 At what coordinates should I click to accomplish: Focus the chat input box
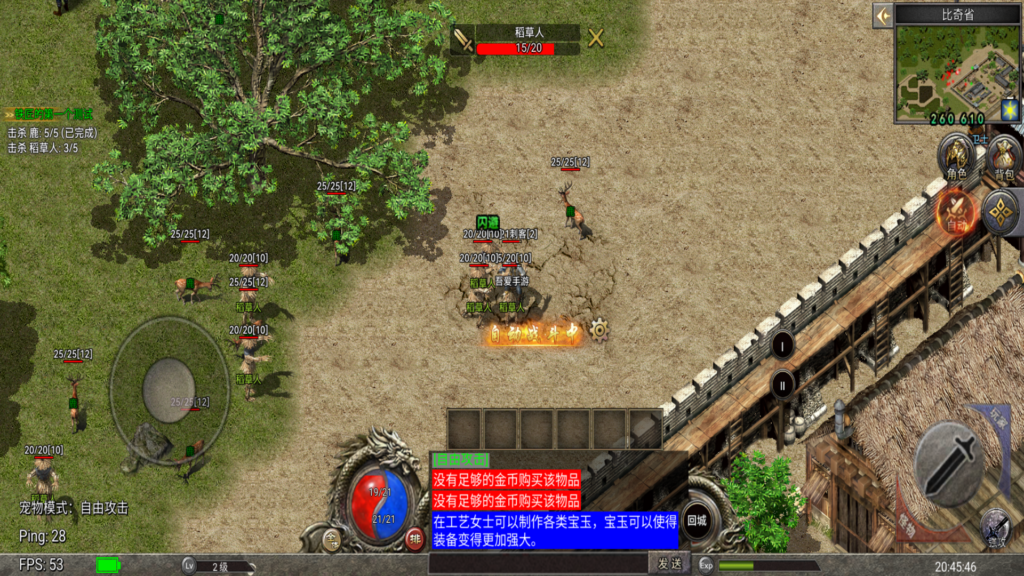538,564
